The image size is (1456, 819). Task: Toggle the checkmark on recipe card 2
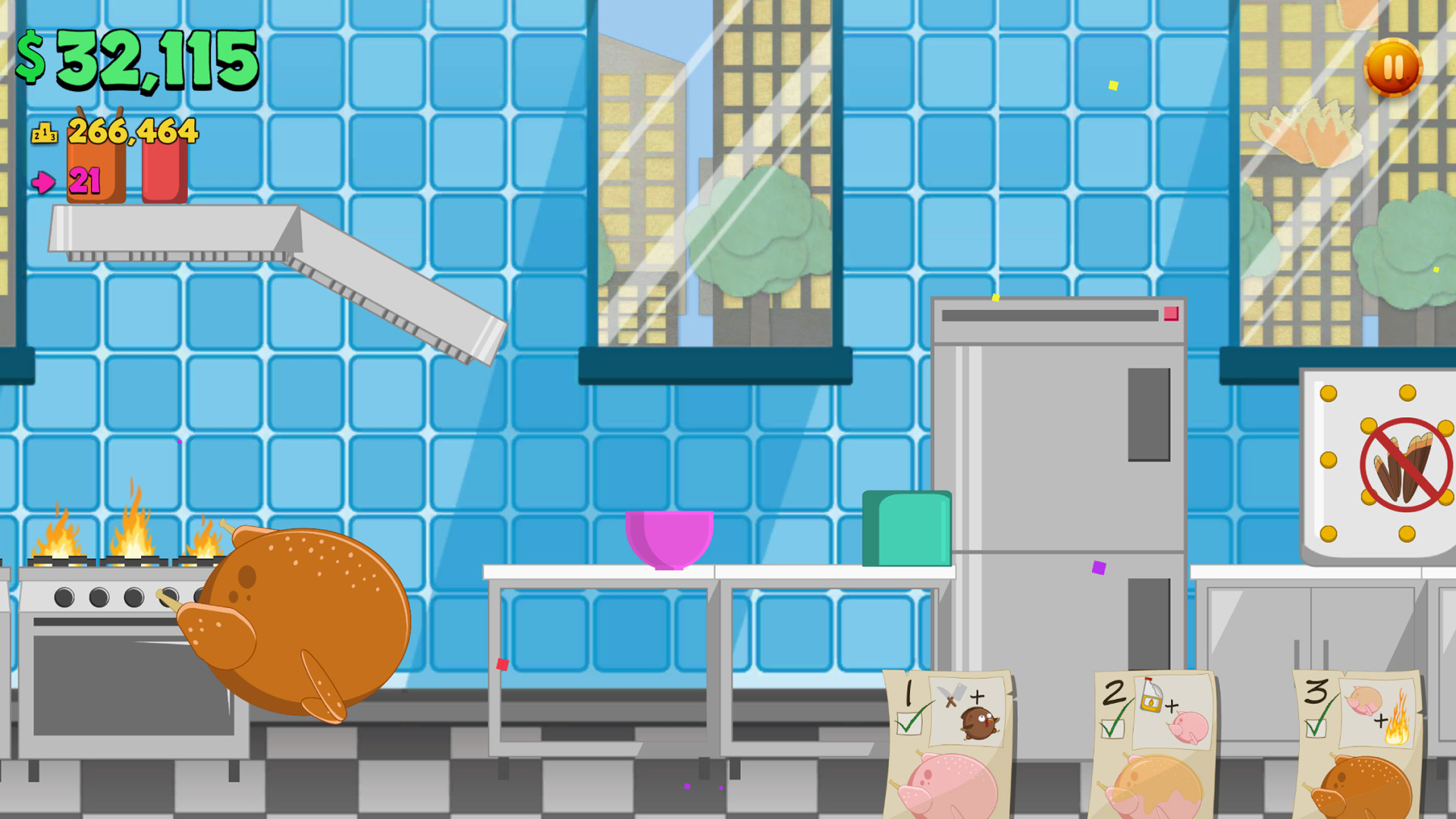(x=1112, y=728)
